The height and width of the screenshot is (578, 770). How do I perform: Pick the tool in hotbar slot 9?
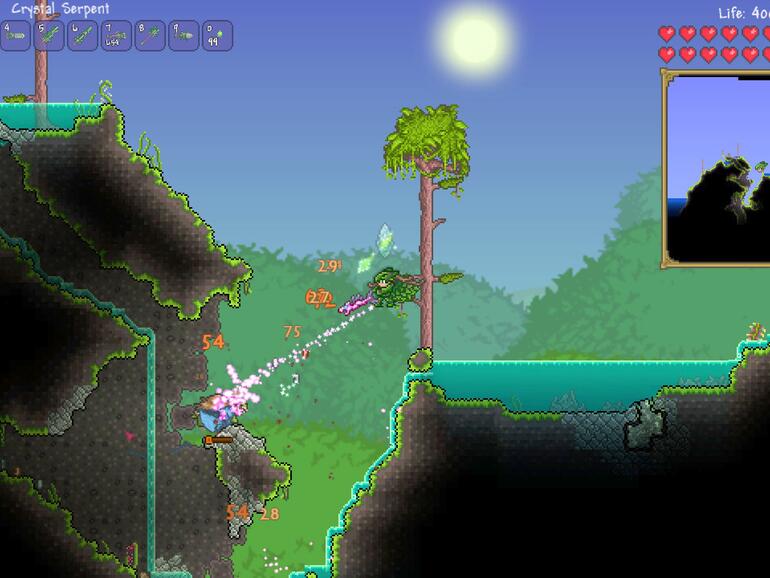coord(183,36)
